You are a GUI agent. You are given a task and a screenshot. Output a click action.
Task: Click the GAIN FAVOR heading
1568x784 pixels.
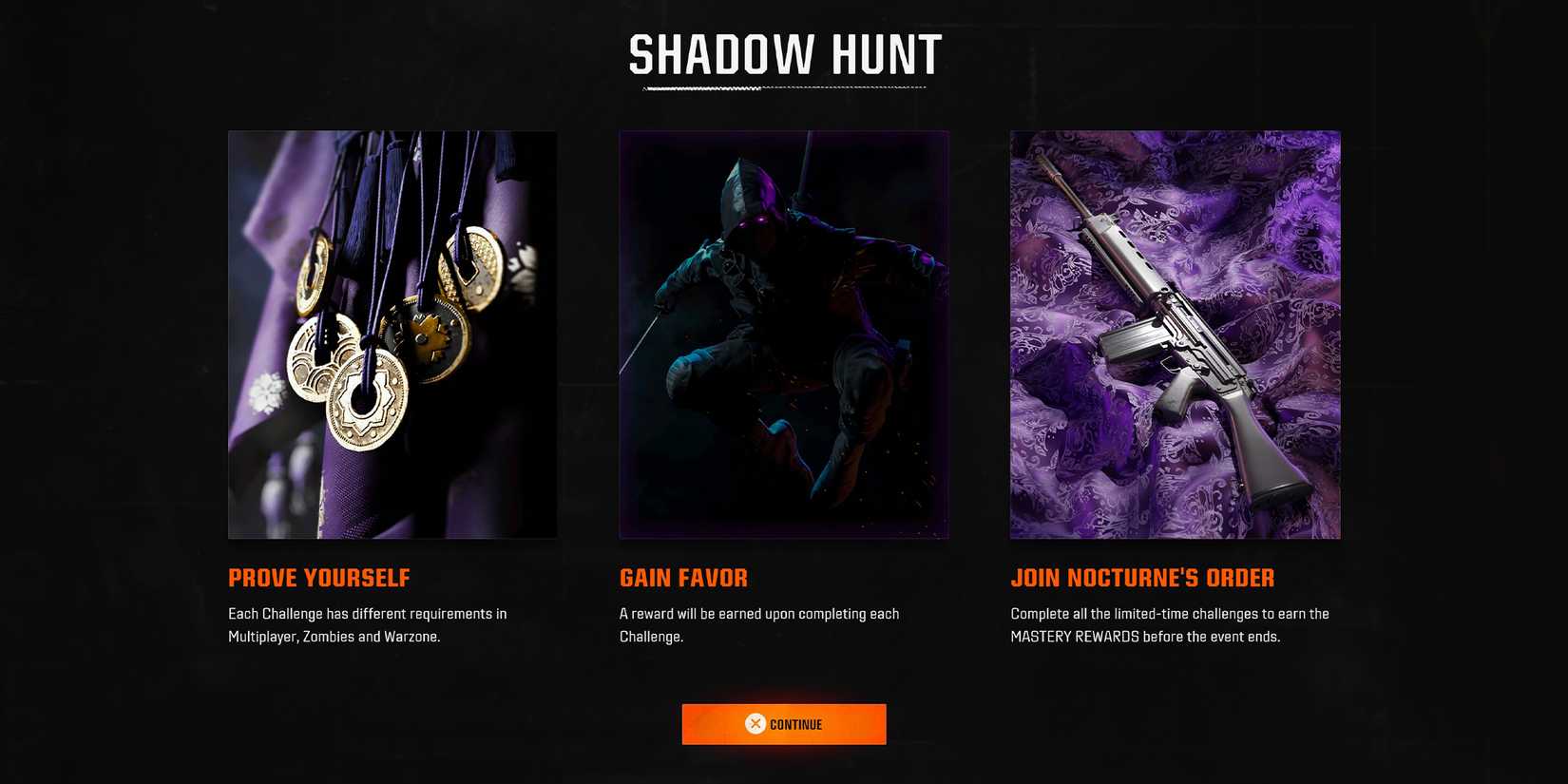point(683,578)
